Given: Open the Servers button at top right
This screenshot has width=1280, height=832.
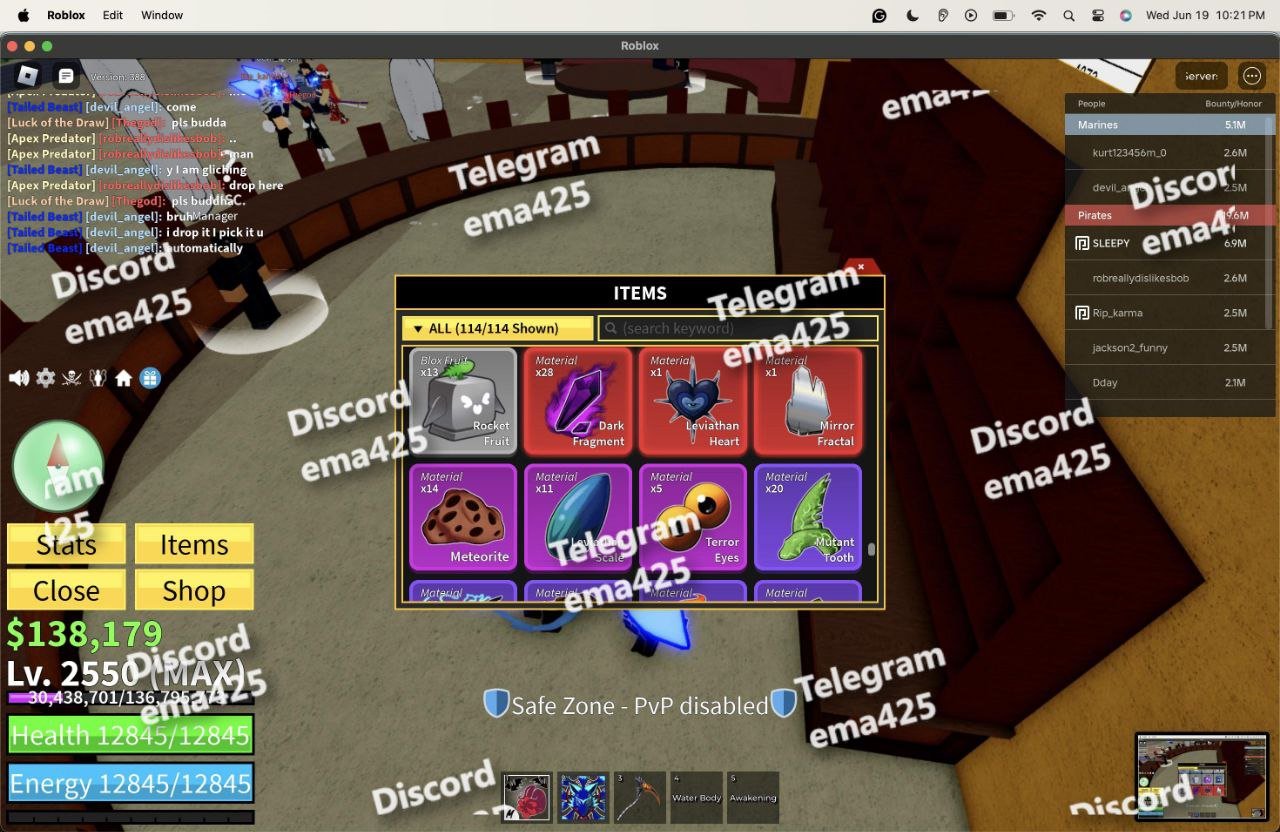Looking at the screenshot, I should point(1201,76).
